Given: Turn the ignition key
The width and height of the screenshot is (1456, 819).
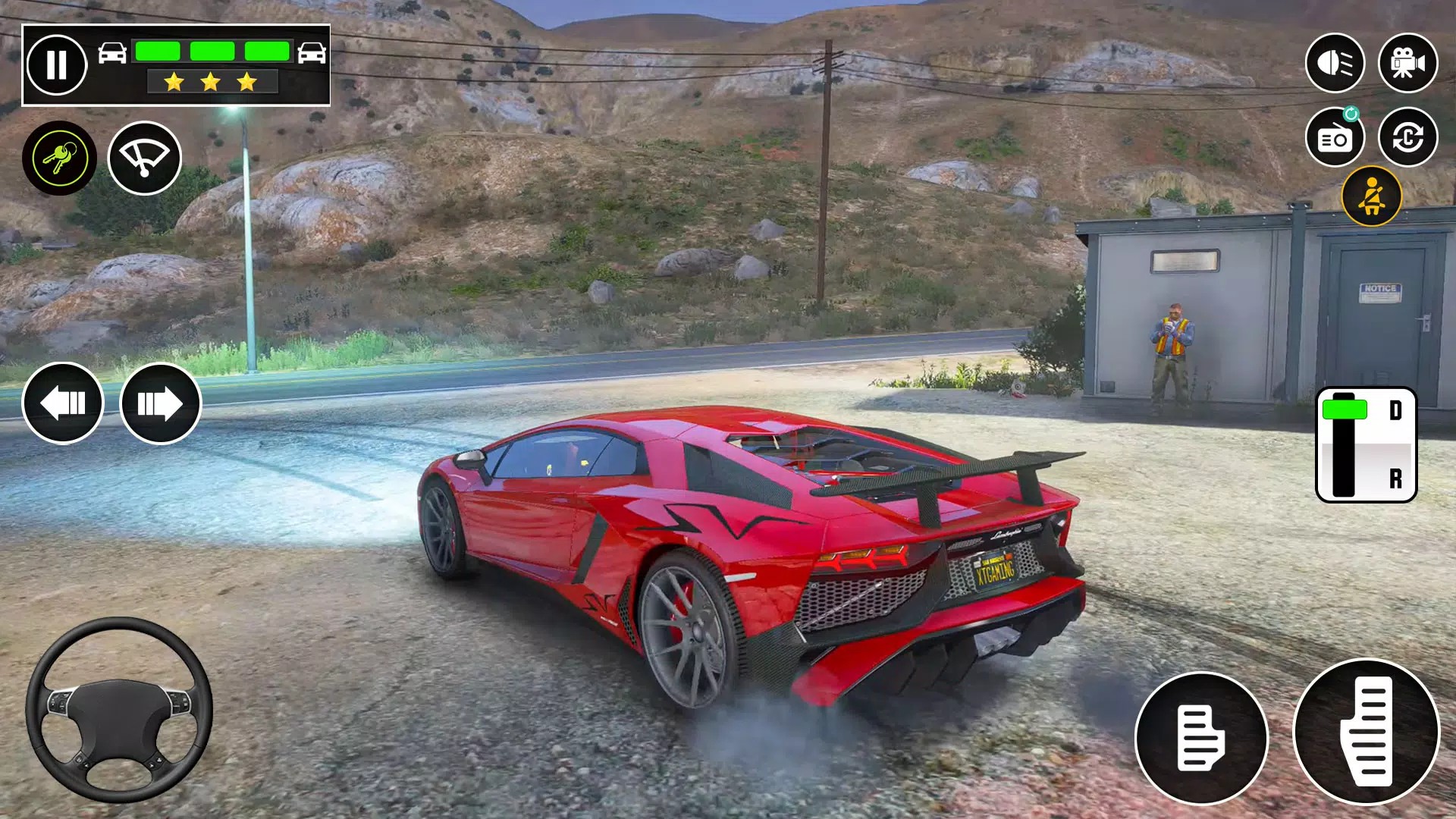Looking at the screenshot, I should [x=59, y=157].
